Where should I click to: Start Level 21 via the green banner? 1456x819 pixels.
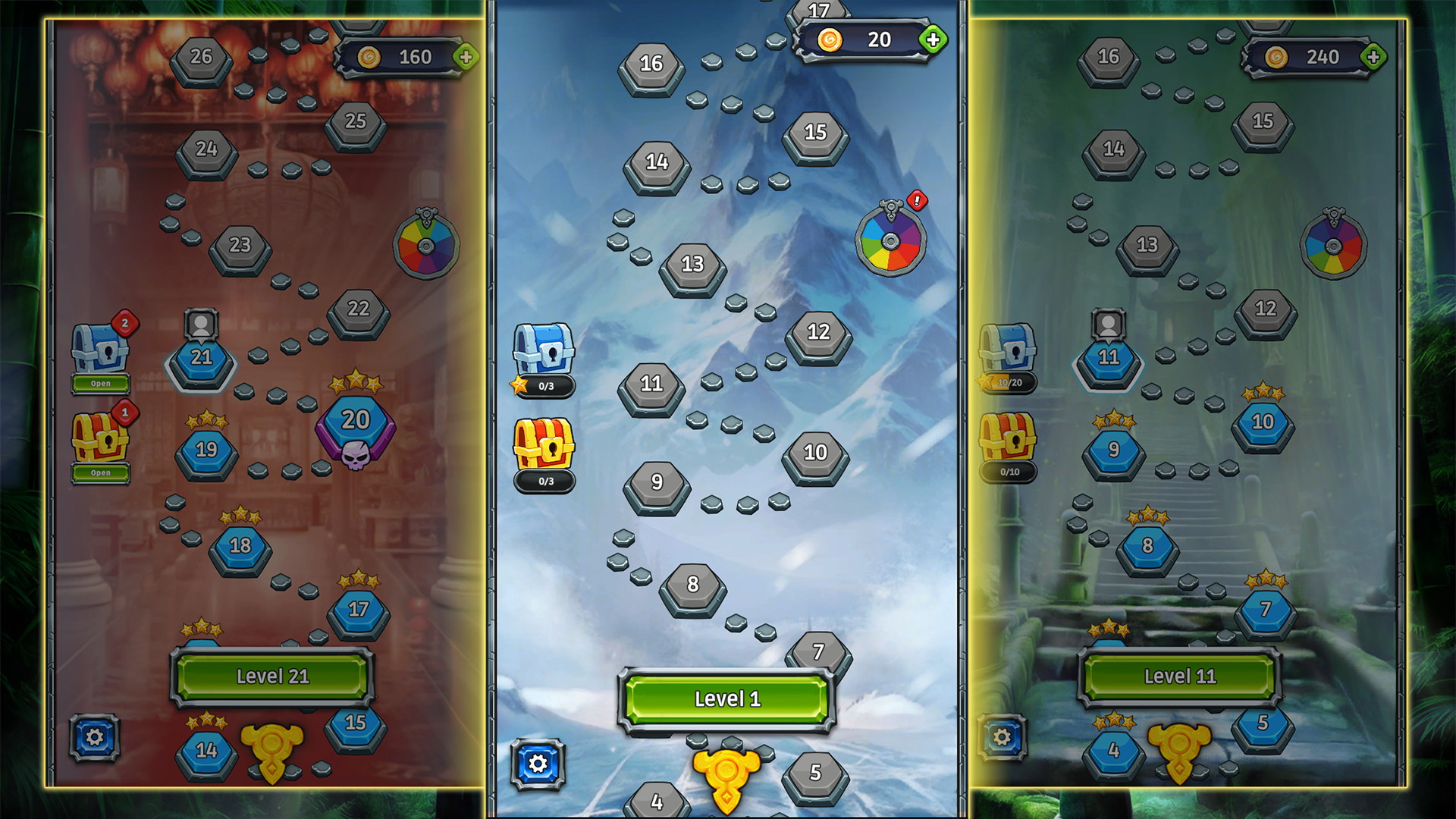pyautogui.click(x=273, y=676)
